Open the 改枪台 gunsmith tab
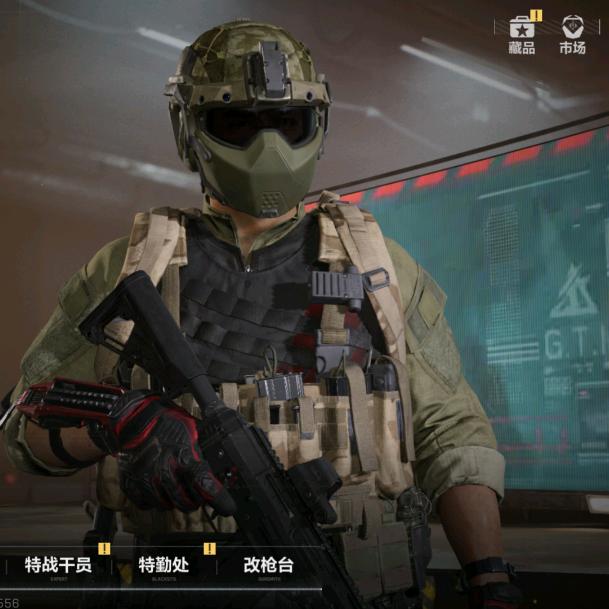 click(268, 566)
